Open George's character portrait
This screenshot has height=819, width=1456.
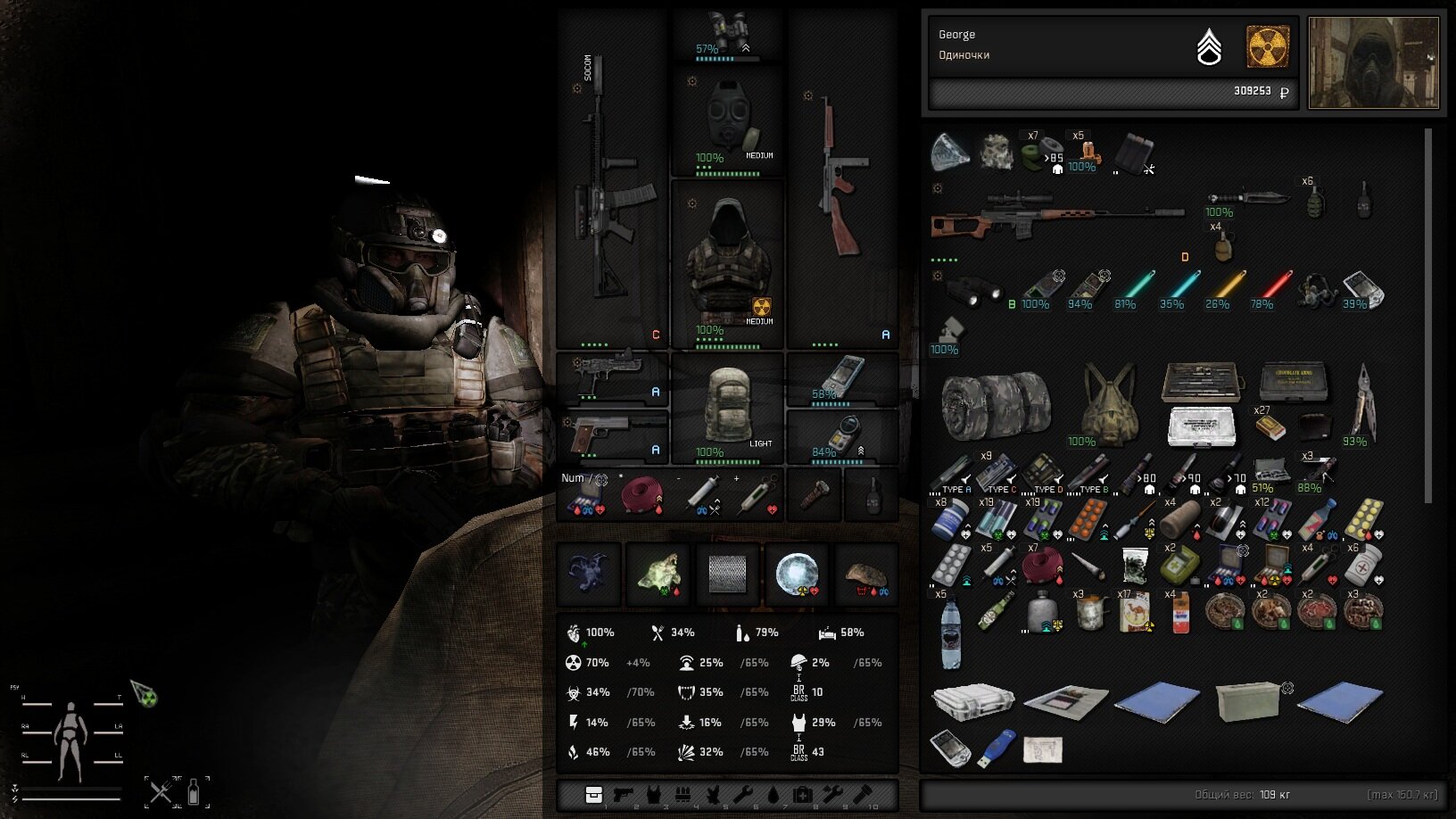coord(1372,62)
